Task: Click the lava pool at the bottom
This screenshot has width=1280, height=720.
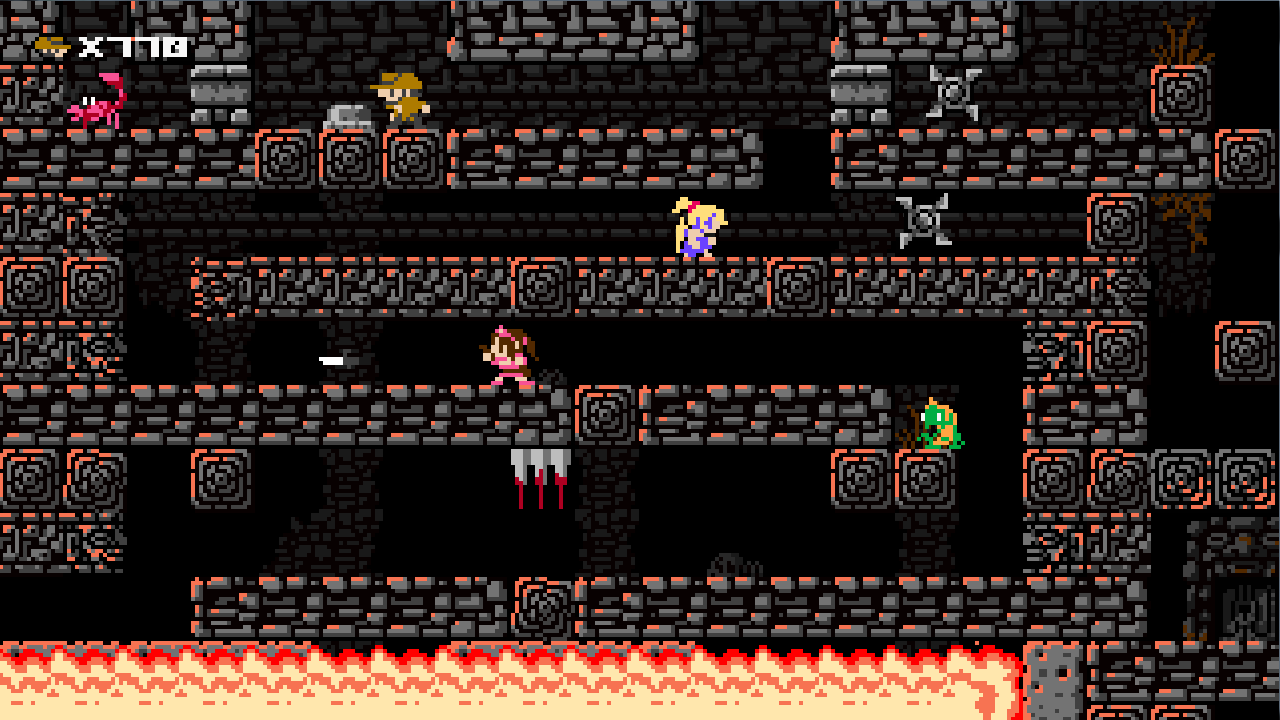Action: click(500, 685)
